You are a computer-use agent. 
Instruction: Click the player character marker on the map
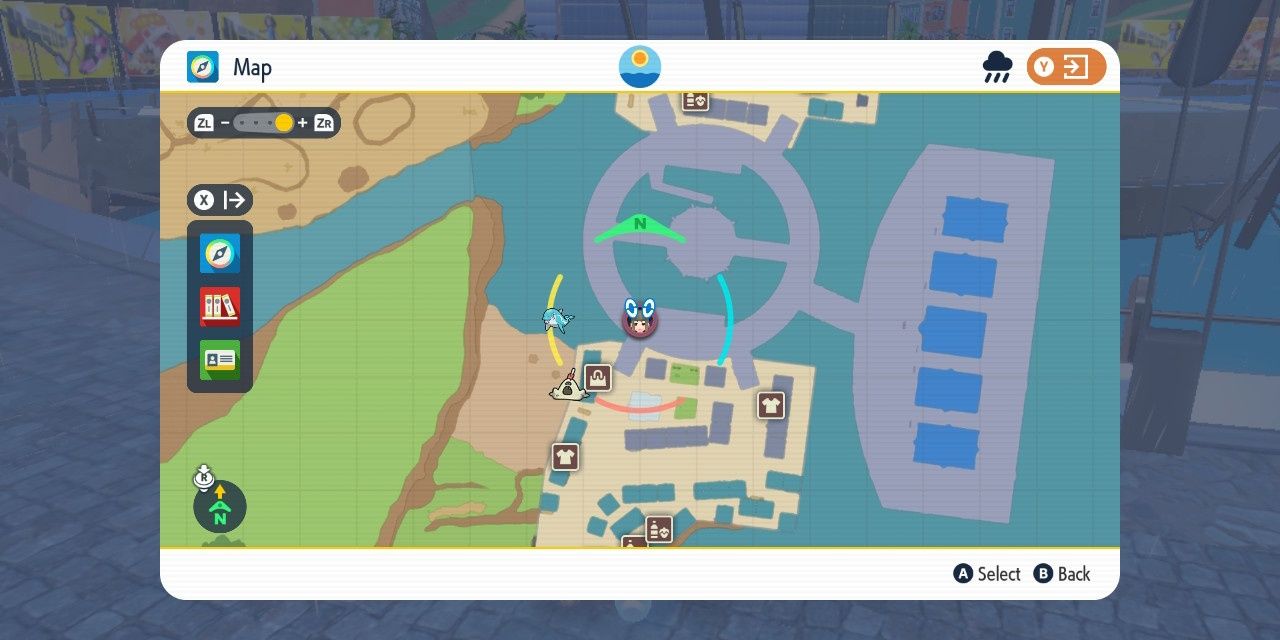tap(639, 320)
